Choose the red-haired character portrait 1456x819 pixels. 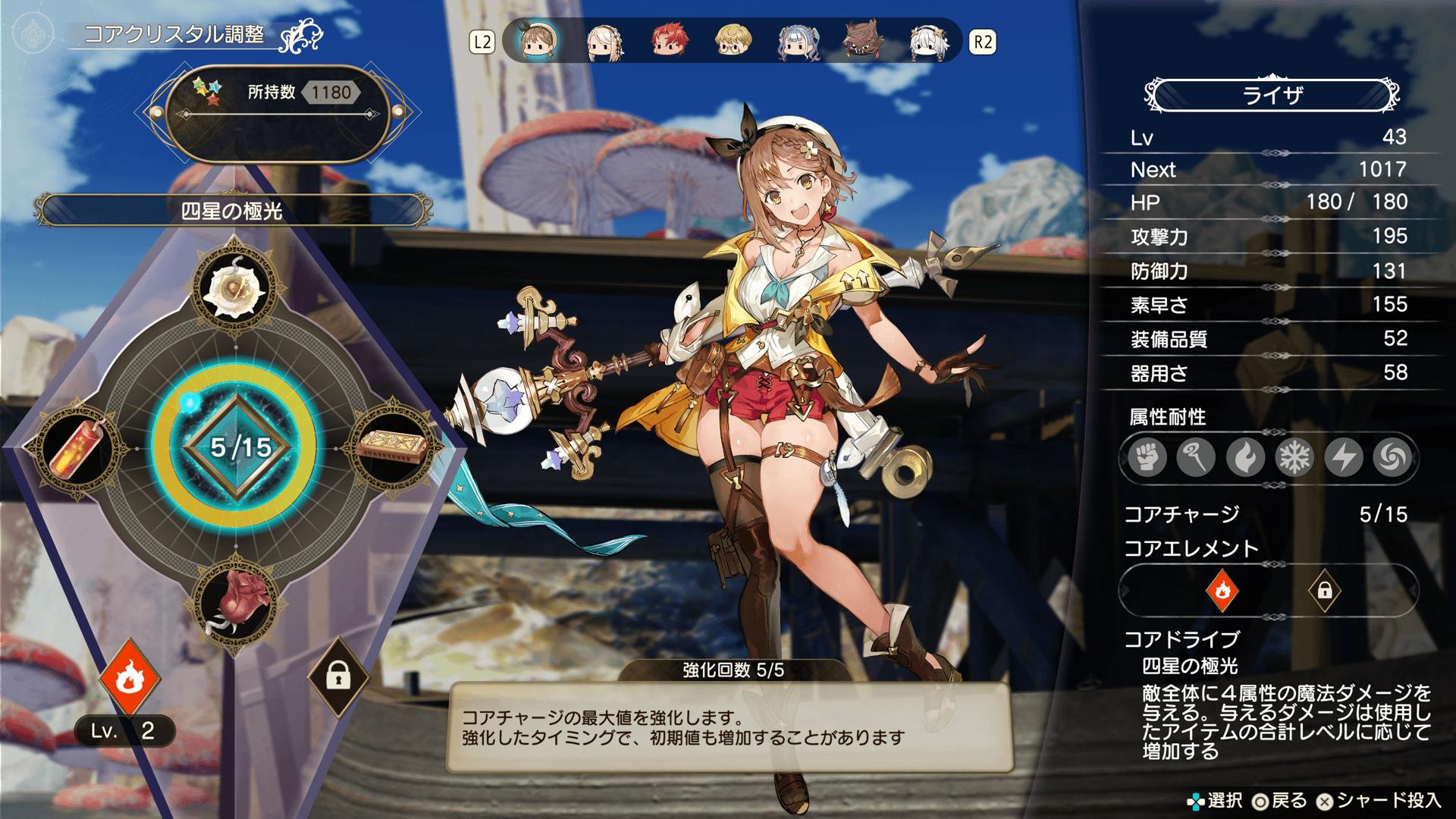pyautogui.click(x=669, y=42)
